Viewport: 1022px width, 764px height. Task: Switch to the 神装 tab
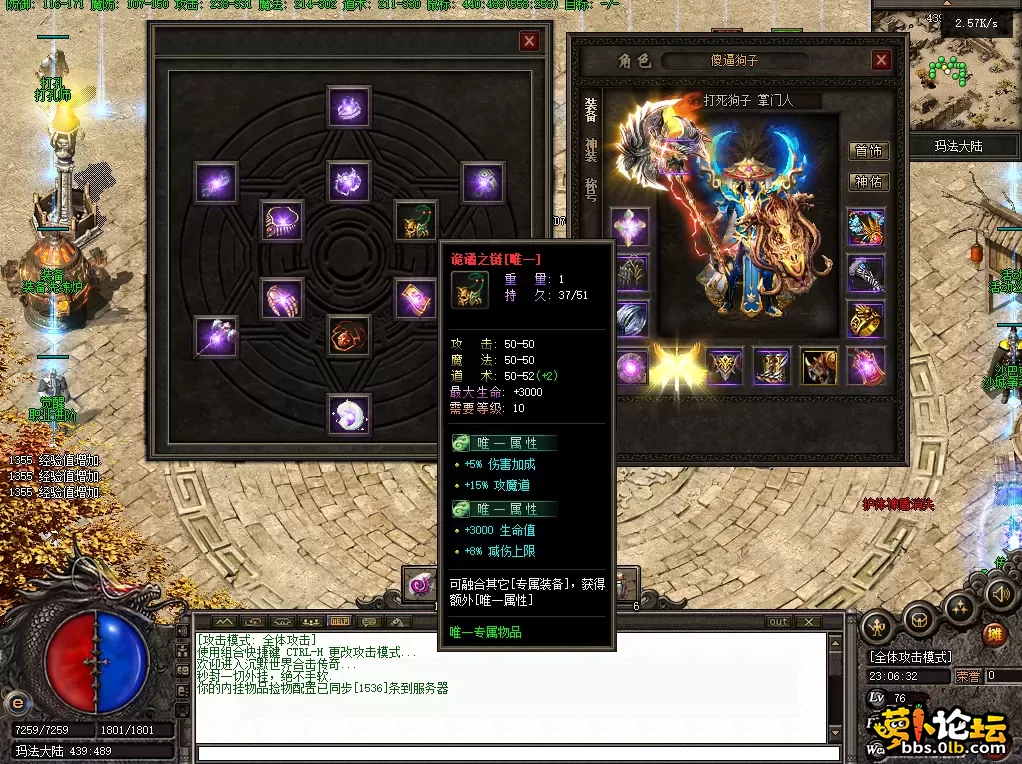591,151
